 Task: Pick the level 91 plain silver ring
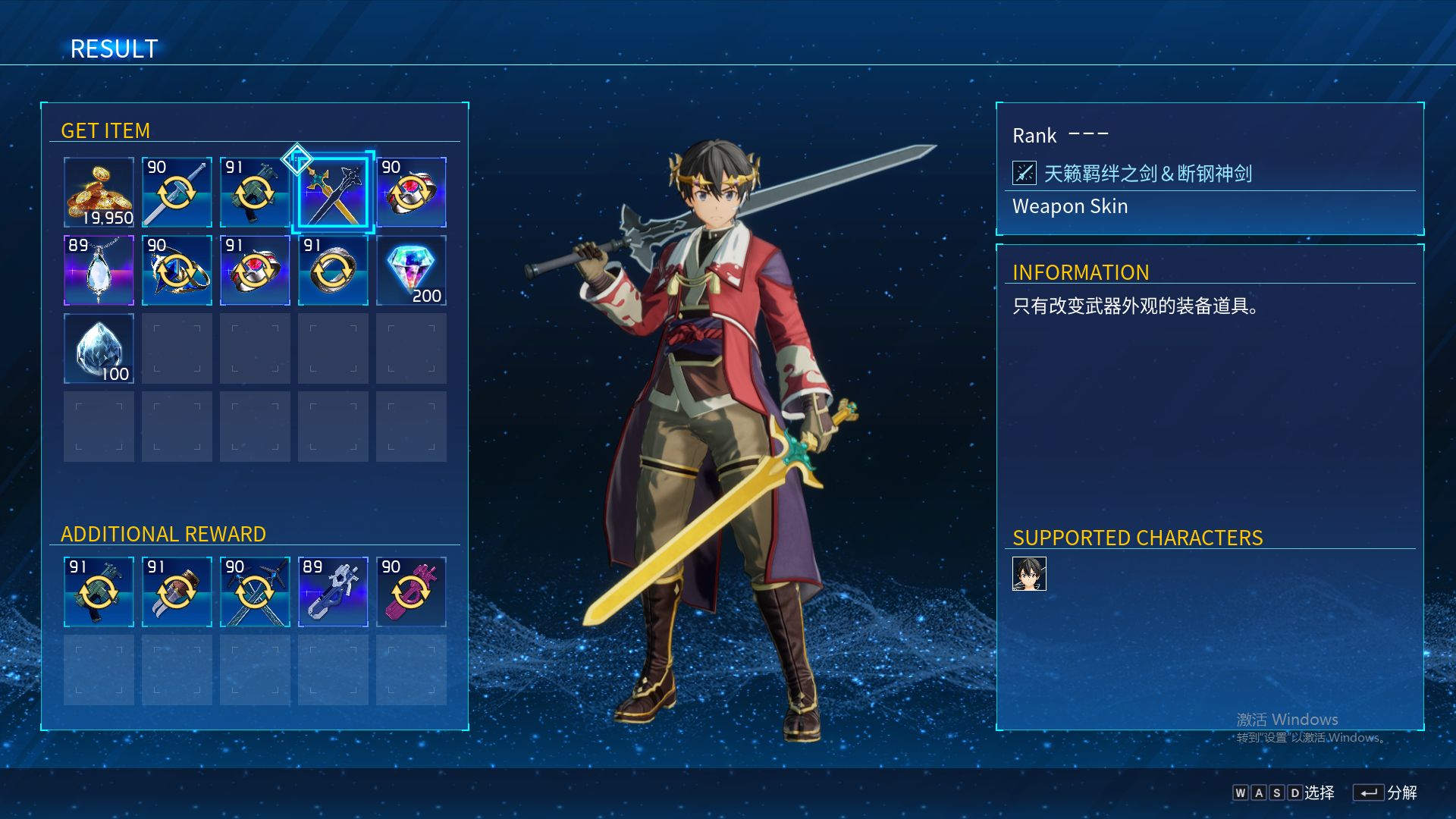click(x=333, y=271)
